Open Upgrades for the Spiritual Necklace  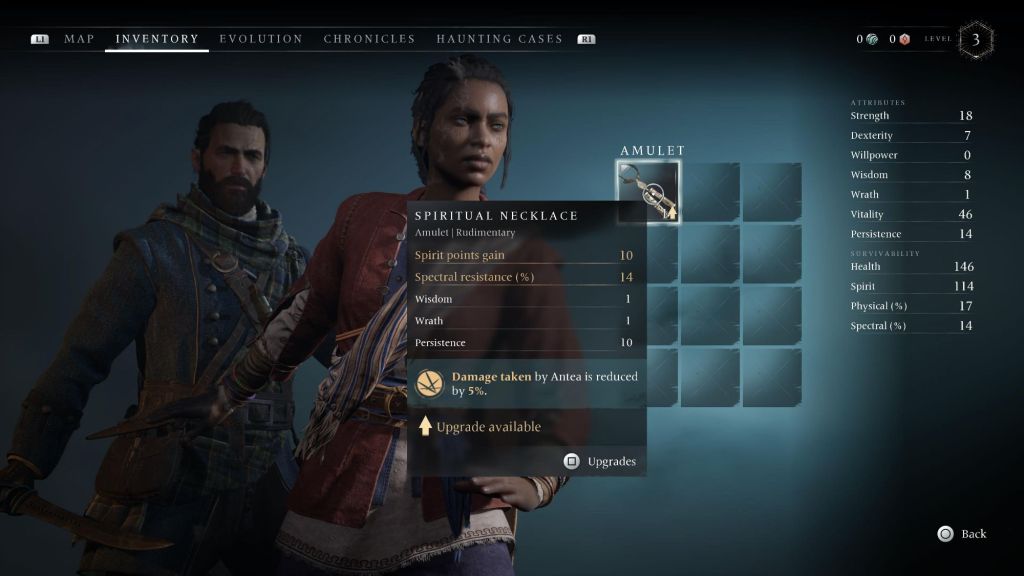(x=600, y=461)
